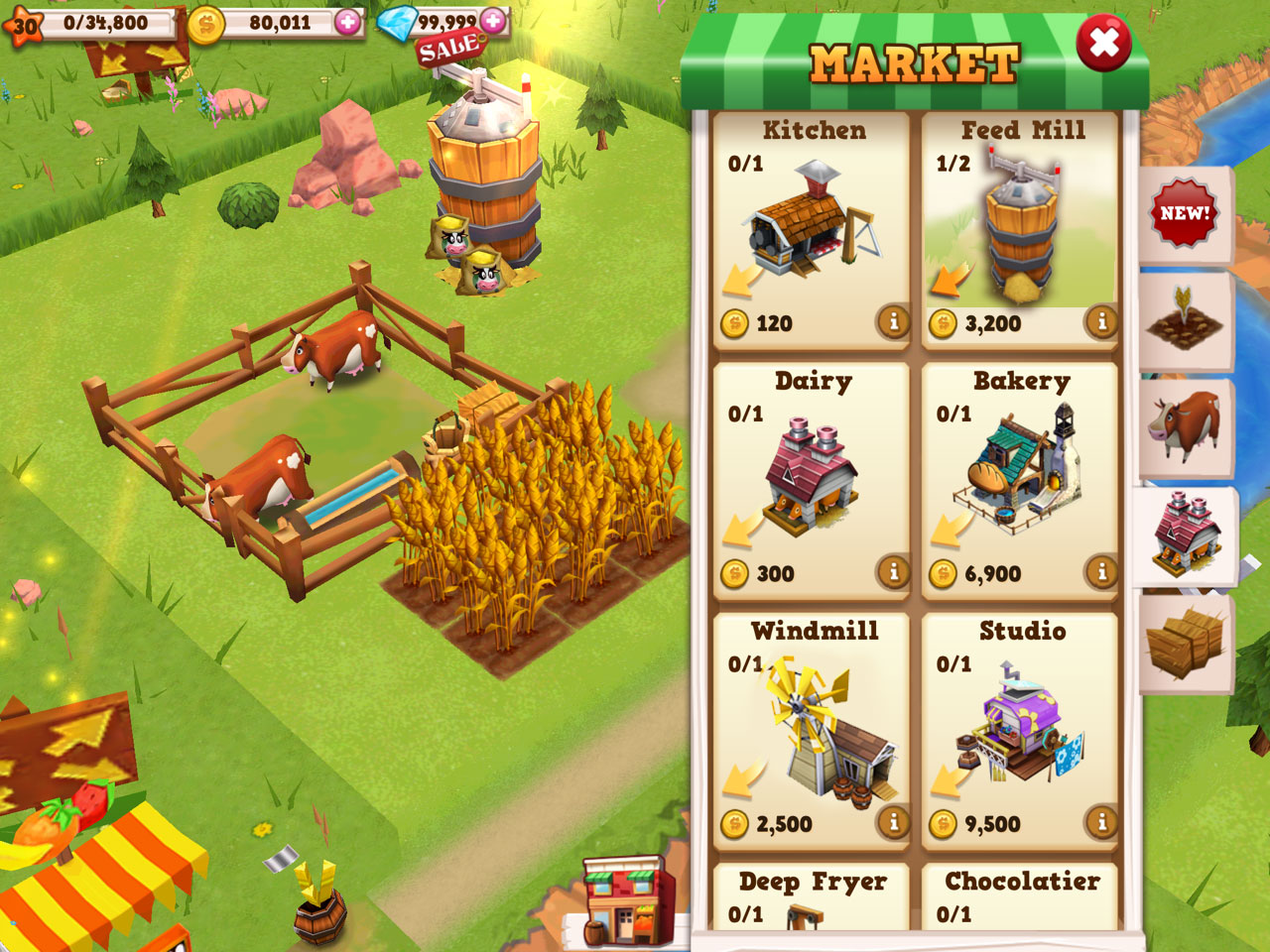Switch to the NEW! market tab
The width and height of the screenshot is (1270, 952).
tap(1185, 214)
